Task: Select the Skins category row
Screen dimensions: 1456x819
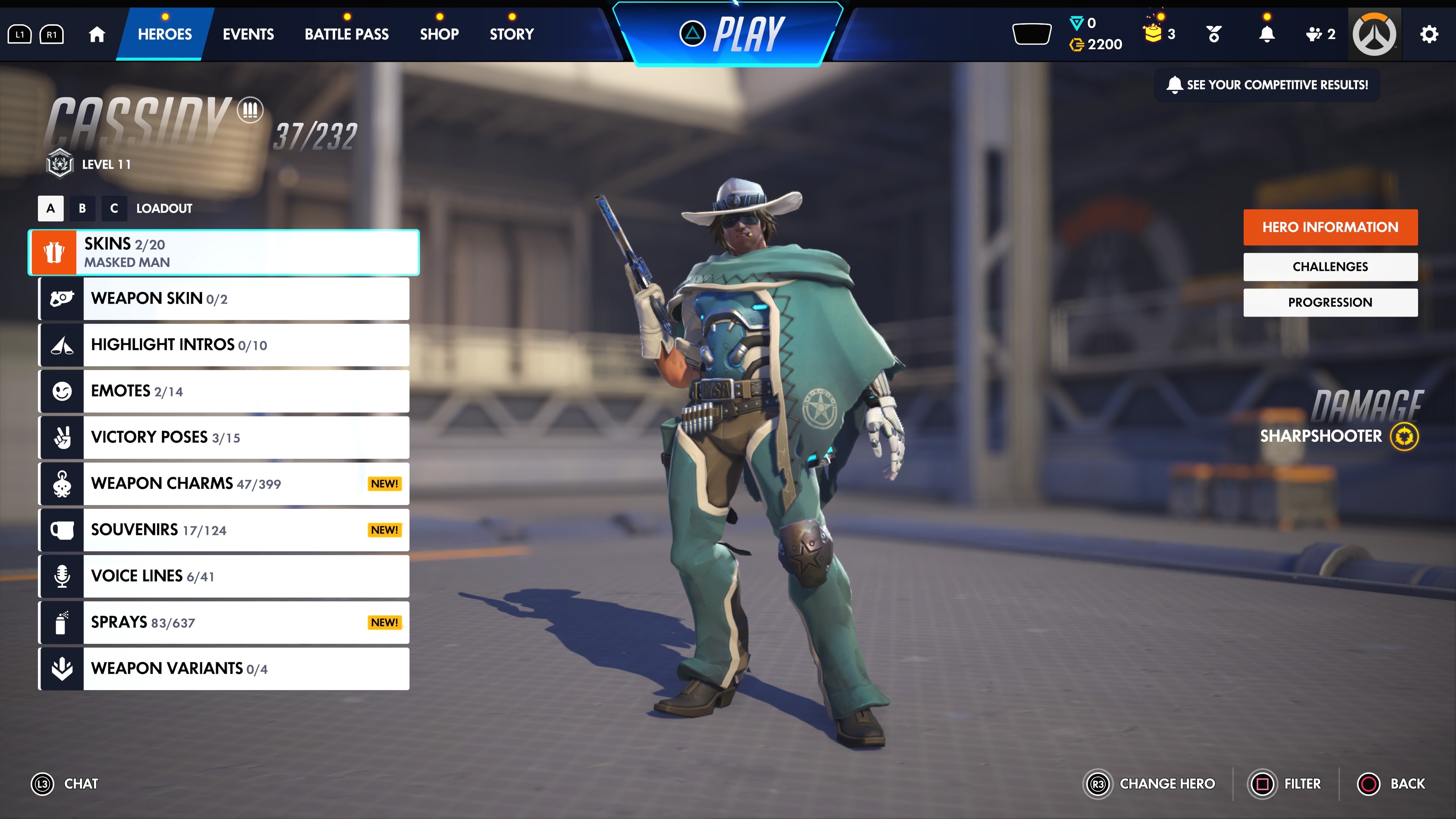Action: point(224,253)
